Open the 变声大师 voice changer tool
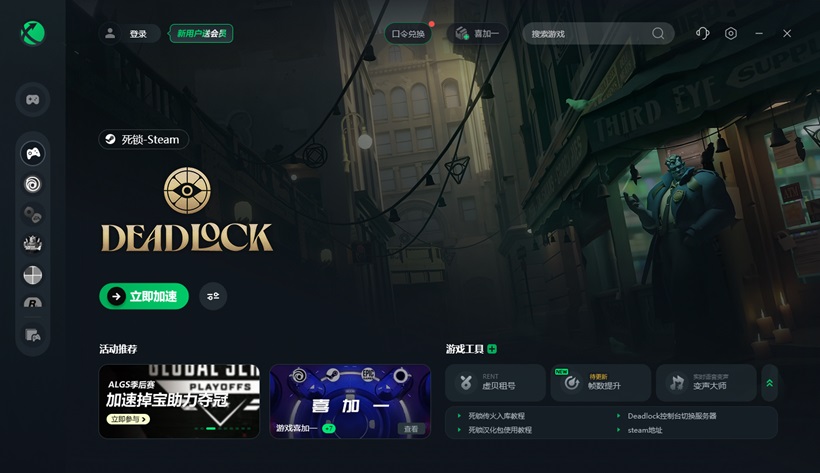 click(705, 383)
